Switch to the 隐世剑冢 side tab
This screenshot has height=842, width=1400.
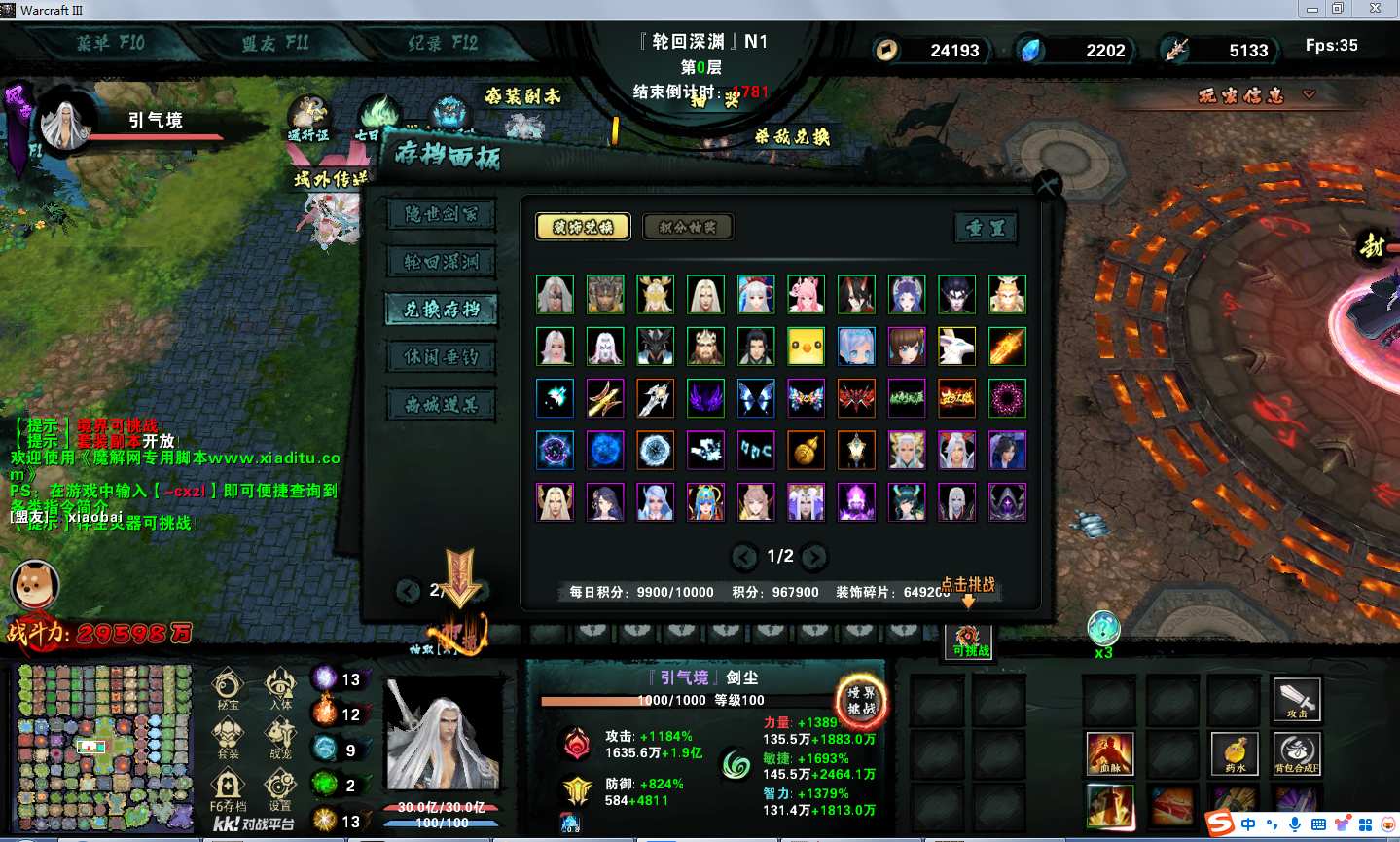(441, 214)
